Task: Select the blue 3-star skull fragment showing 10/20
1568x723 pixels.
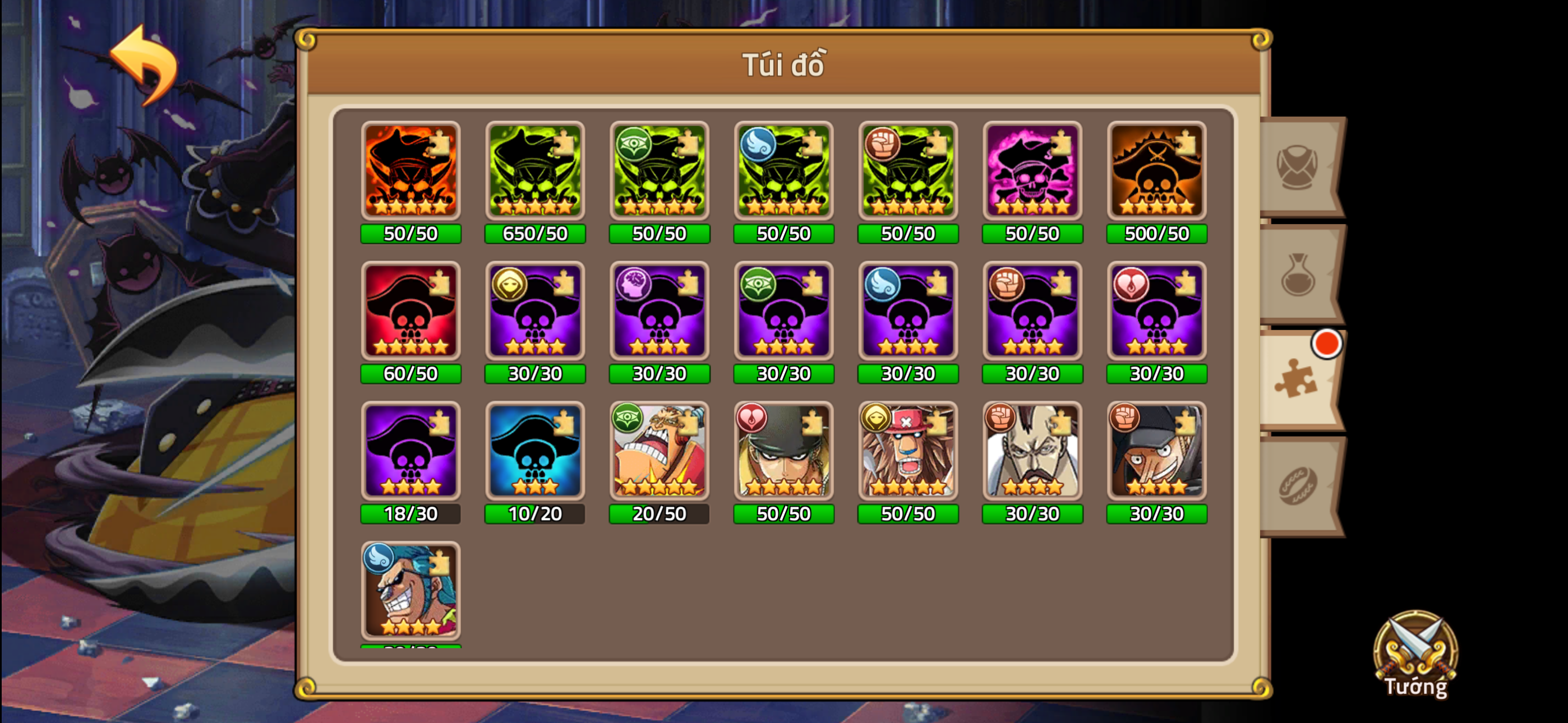Action: click(x=535, y=451)
